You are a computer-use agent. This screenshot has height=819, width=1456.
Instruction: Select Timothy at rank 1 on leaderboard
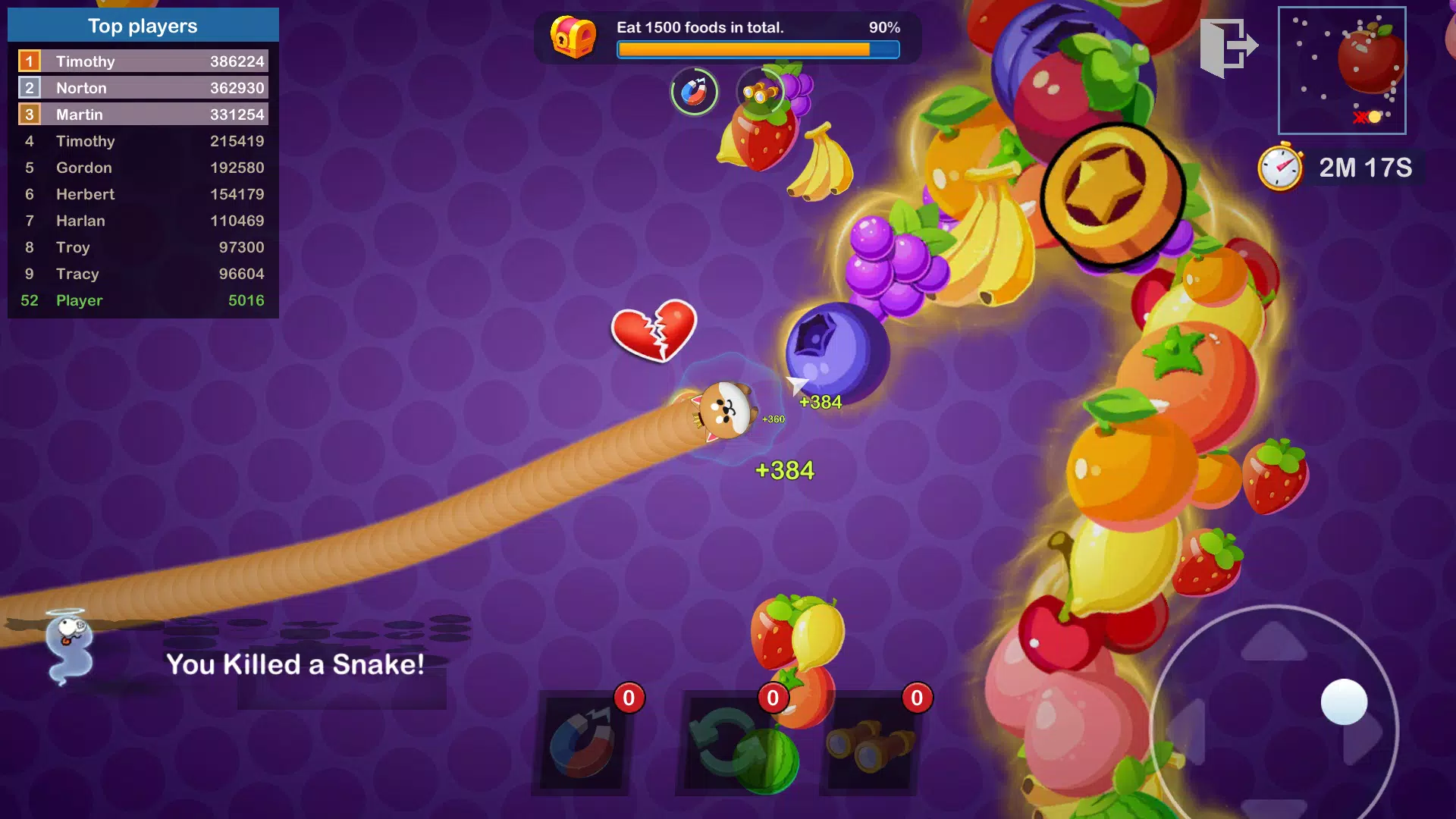(143, 61)
